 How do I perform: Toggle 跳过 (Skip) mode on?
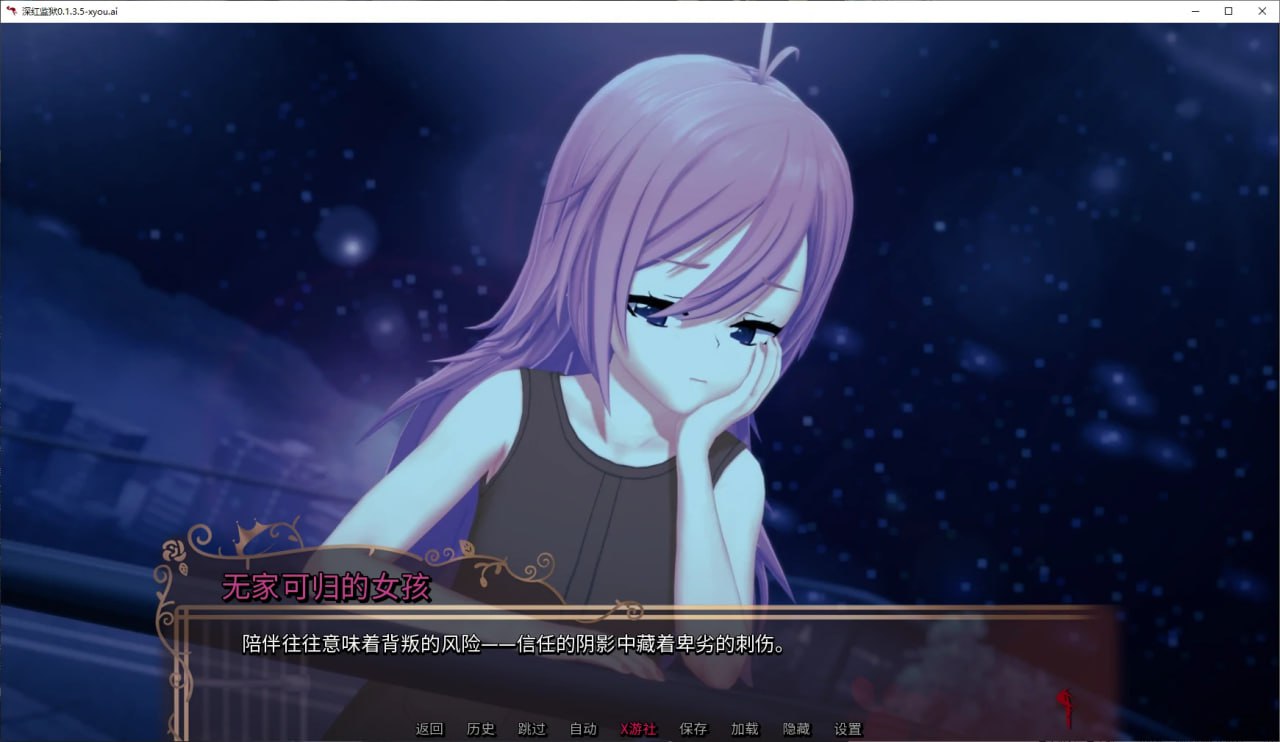coord(532,729)
